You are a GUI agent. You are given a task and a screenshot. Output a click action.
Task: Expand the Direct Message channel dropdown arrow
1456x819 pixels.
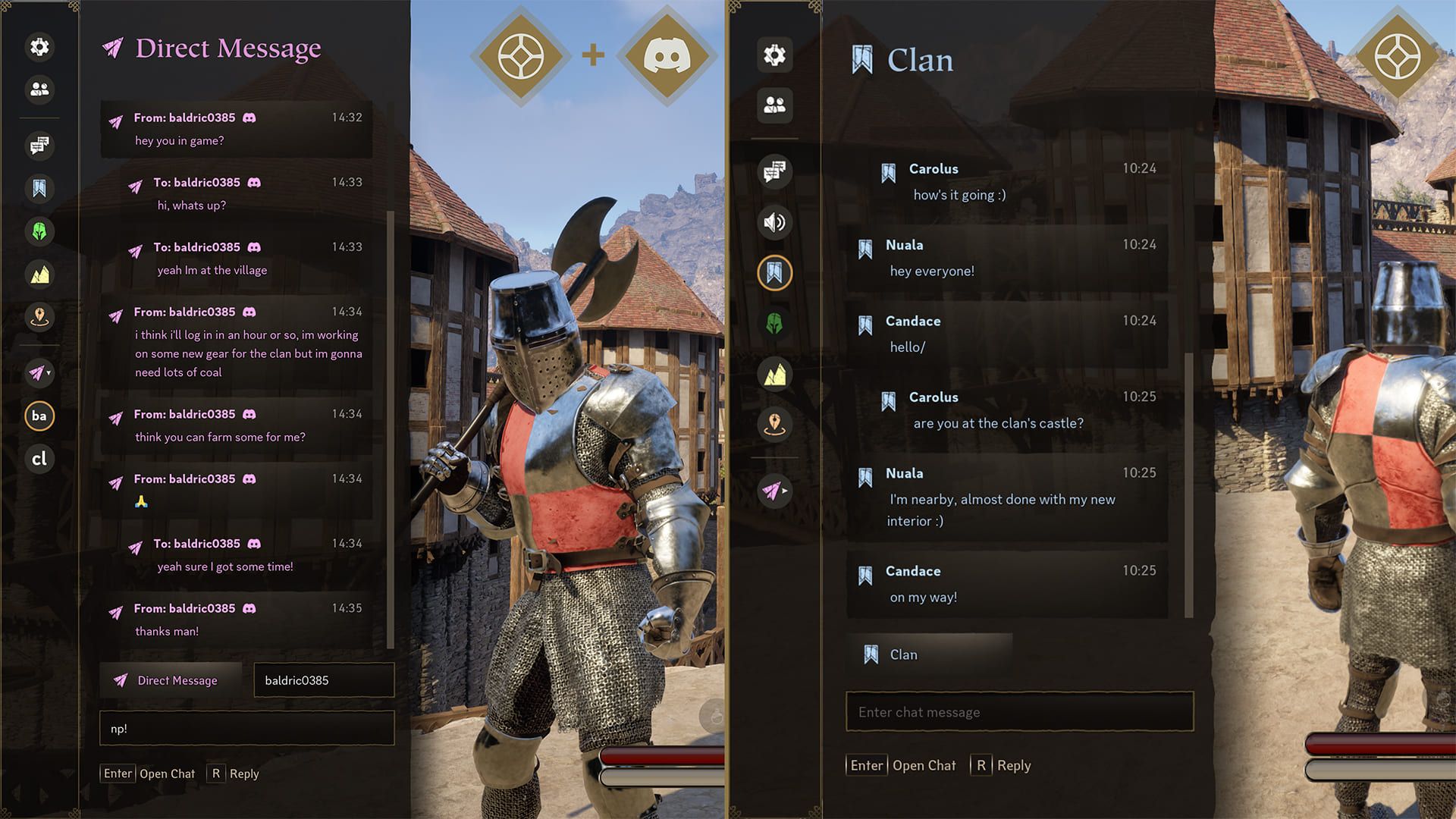(x=49, y=373)
